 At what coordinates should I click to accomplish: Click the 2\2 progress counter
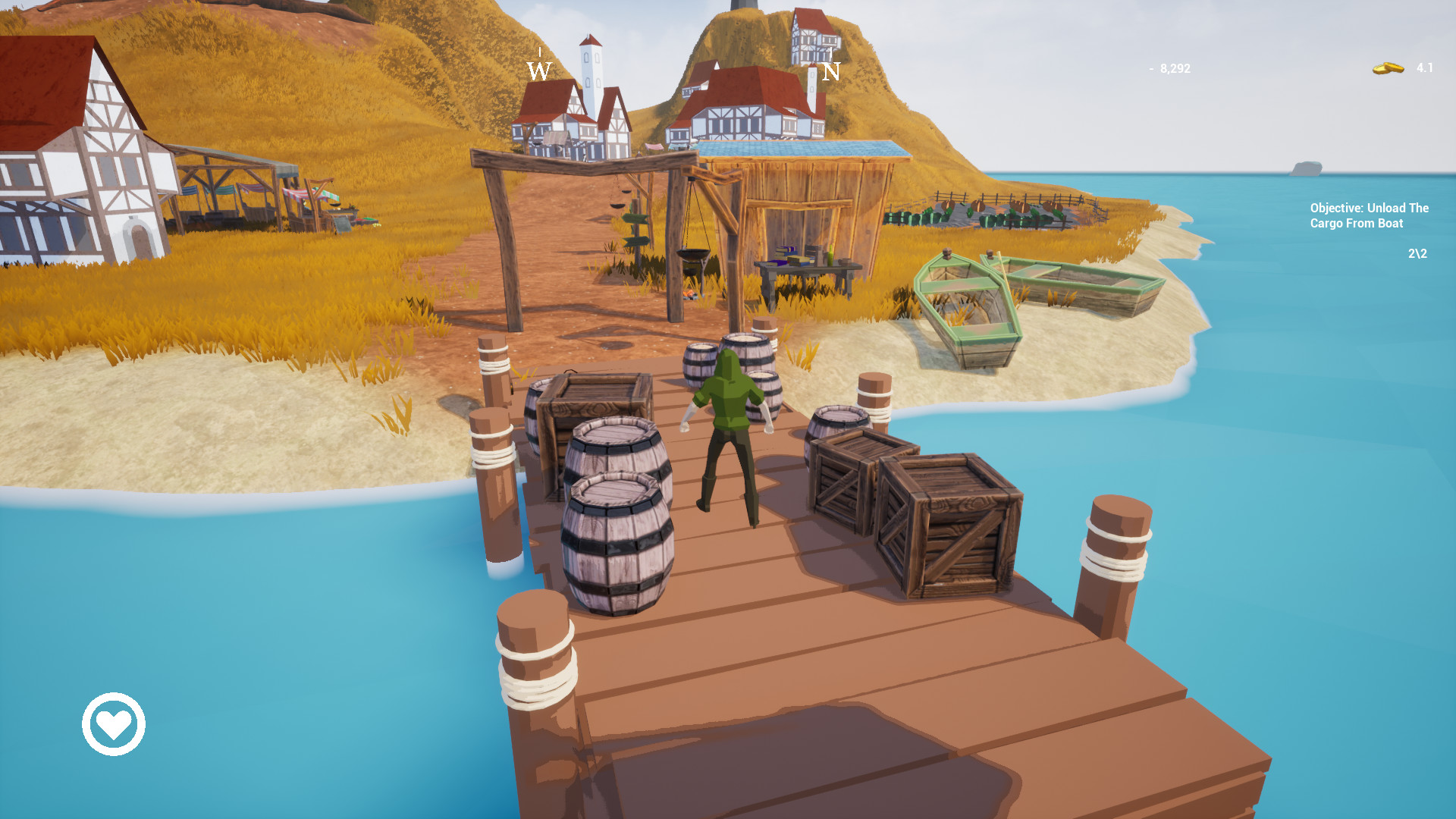[1417, 255]
